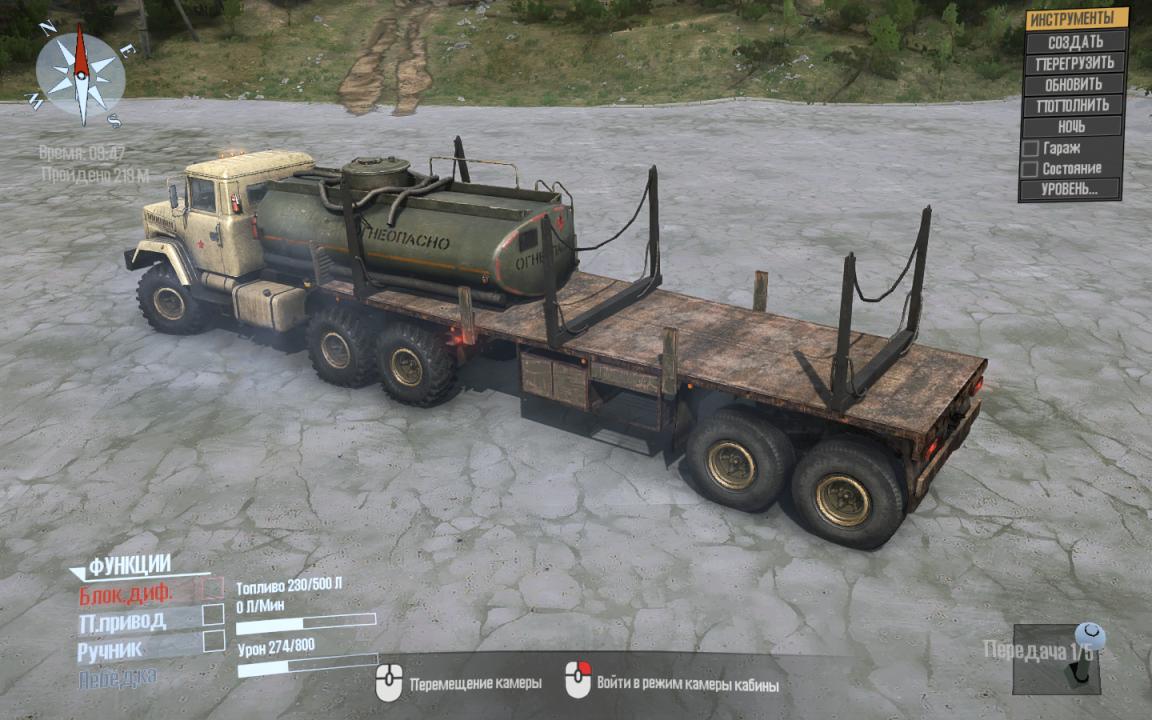
Task: Activate the ПОПОЛНИТЬ refill button
Action: [1075, 105]
